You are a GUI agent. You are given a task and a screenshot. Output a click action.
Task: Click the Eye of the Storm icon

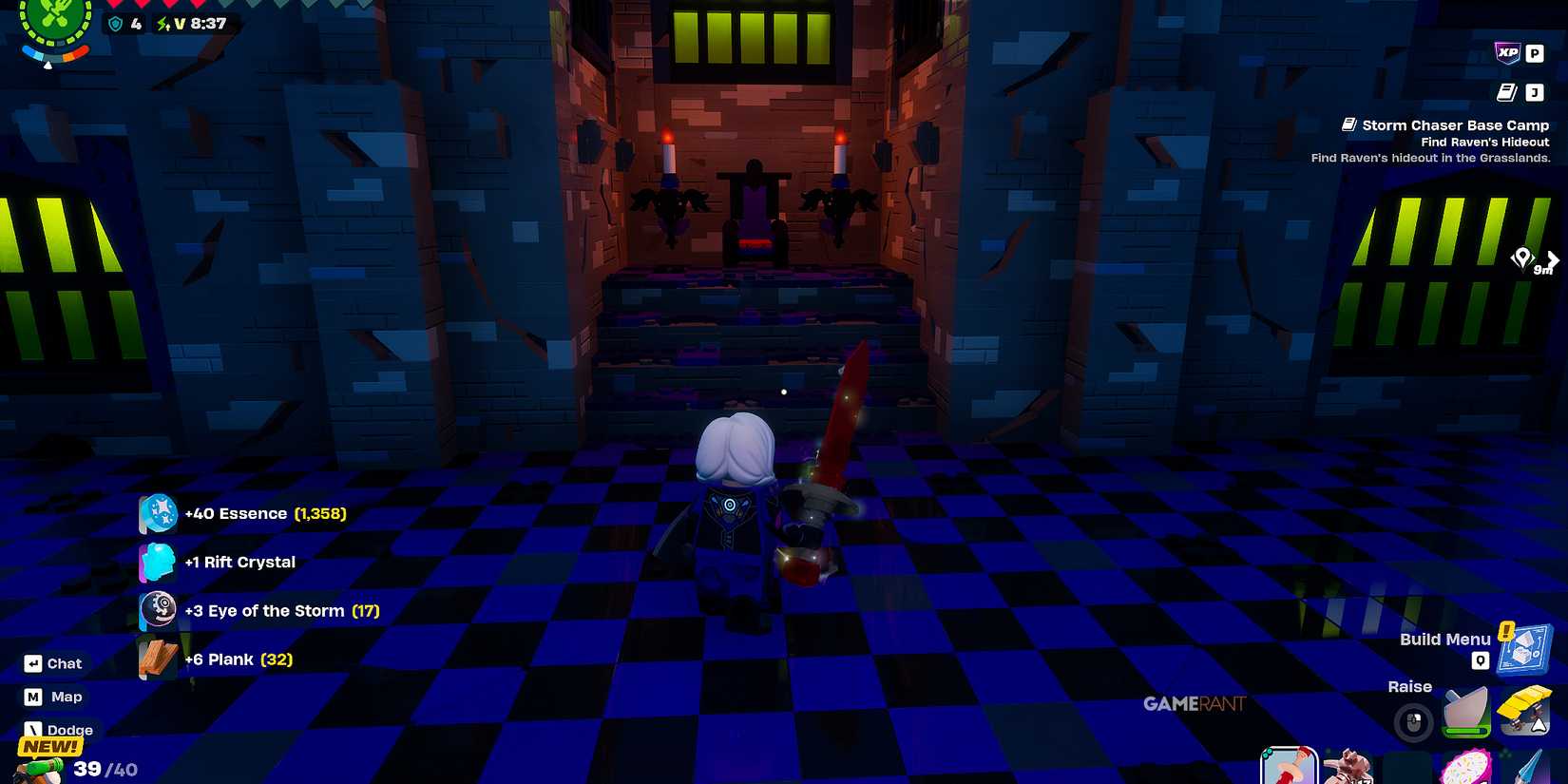pos(158,610)
